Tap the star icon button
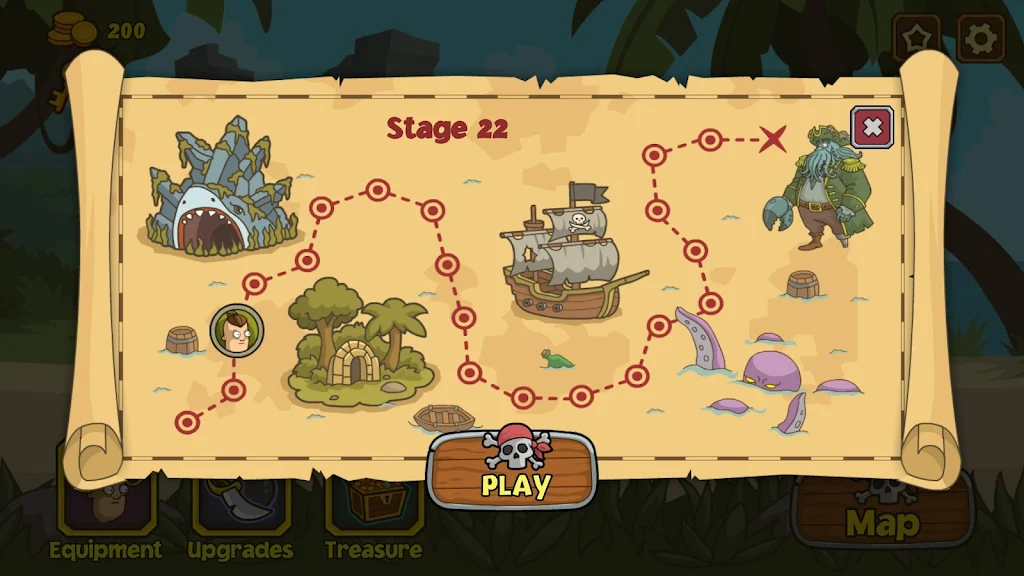This screenshot has width=1024, height=576. pos(916,38)
